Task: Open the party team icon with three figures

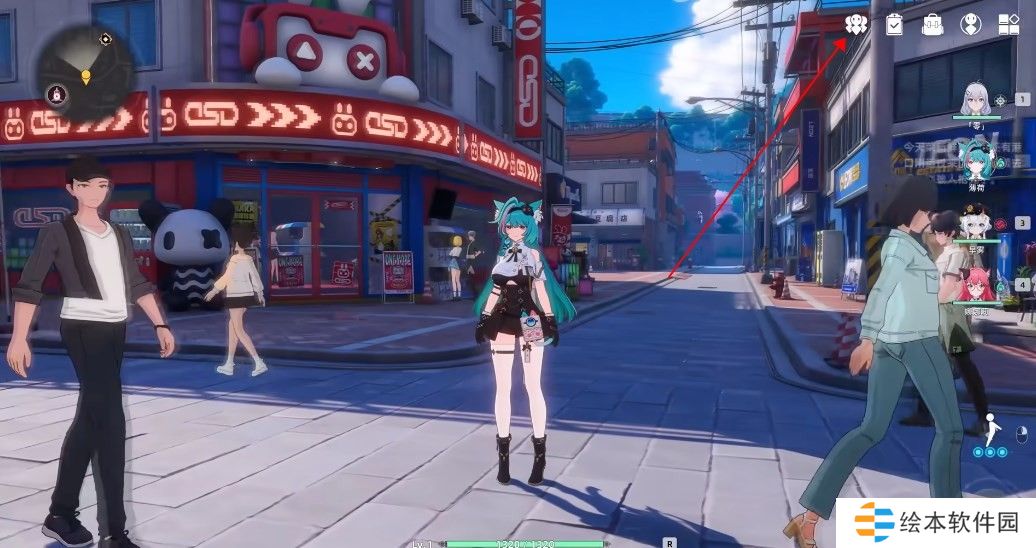Action: (855, 24)
